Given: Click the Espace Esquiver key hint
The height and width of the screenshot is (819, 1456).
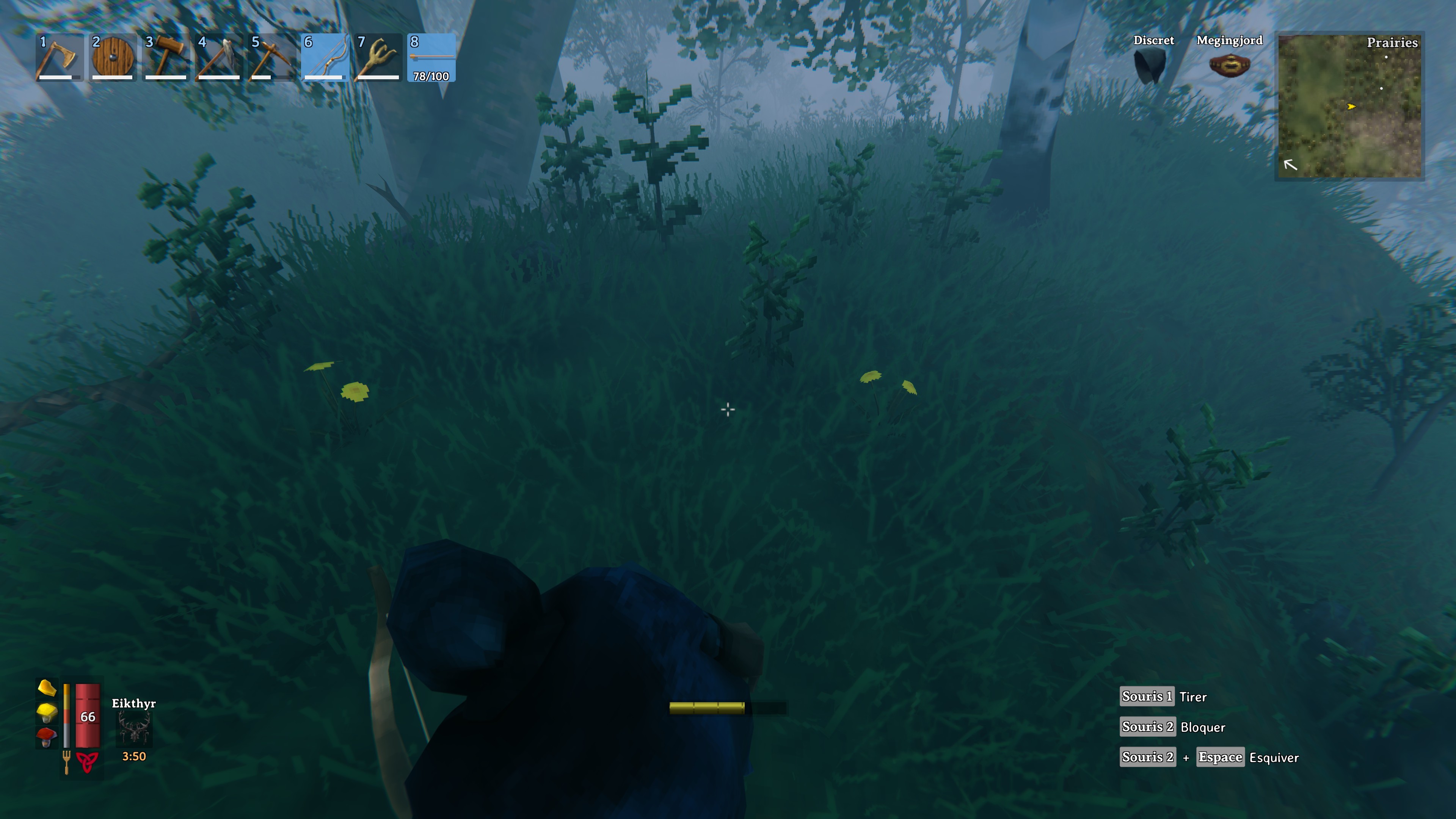Looking at the screenshot, I should tap(1220, 757).
